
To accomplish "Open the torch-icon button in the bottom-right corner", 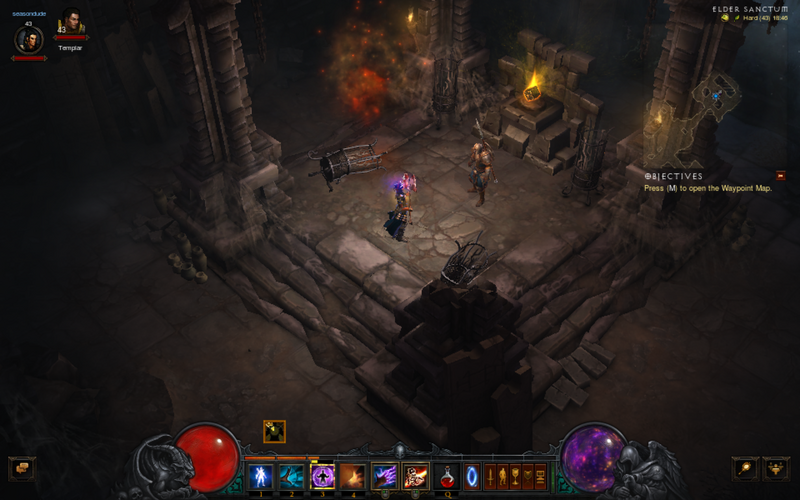I will [746, 468].
